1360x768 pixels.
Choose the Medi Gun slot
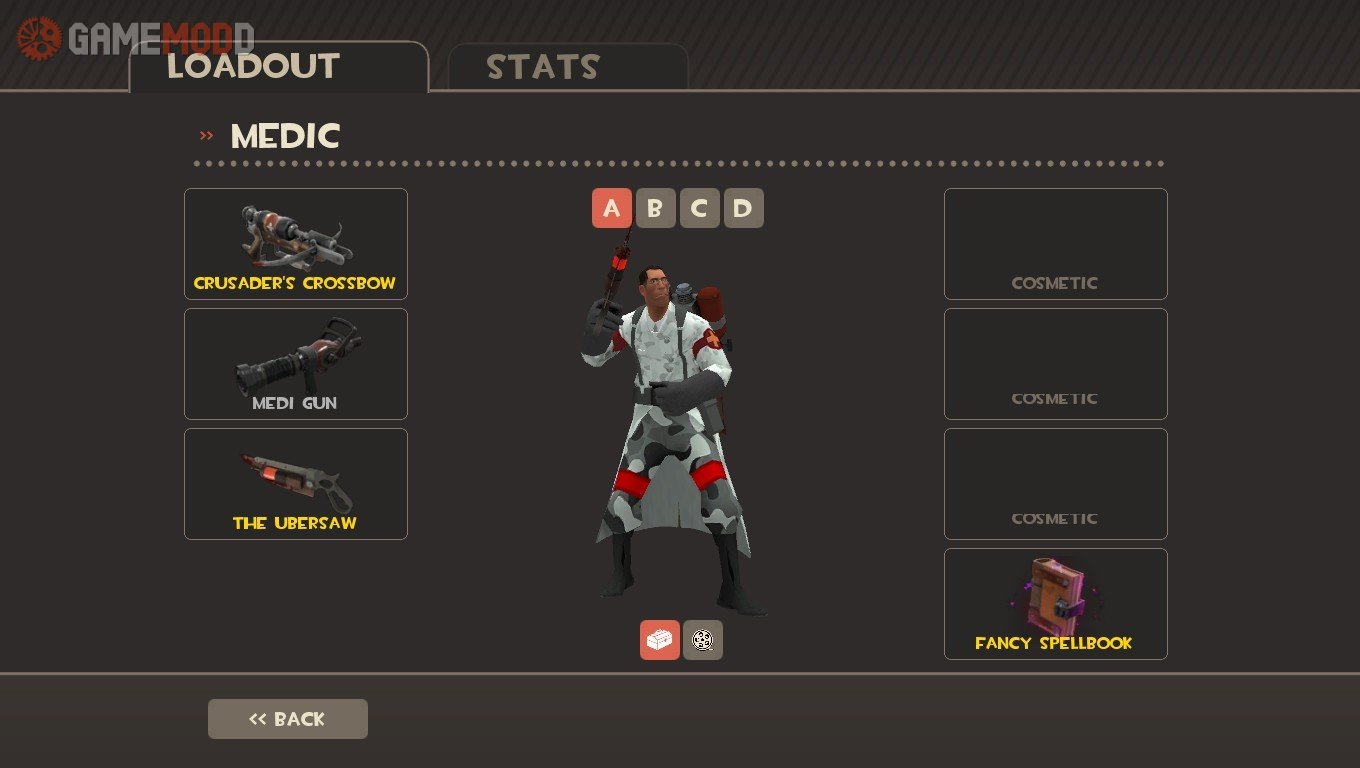(x=295, y=363)
